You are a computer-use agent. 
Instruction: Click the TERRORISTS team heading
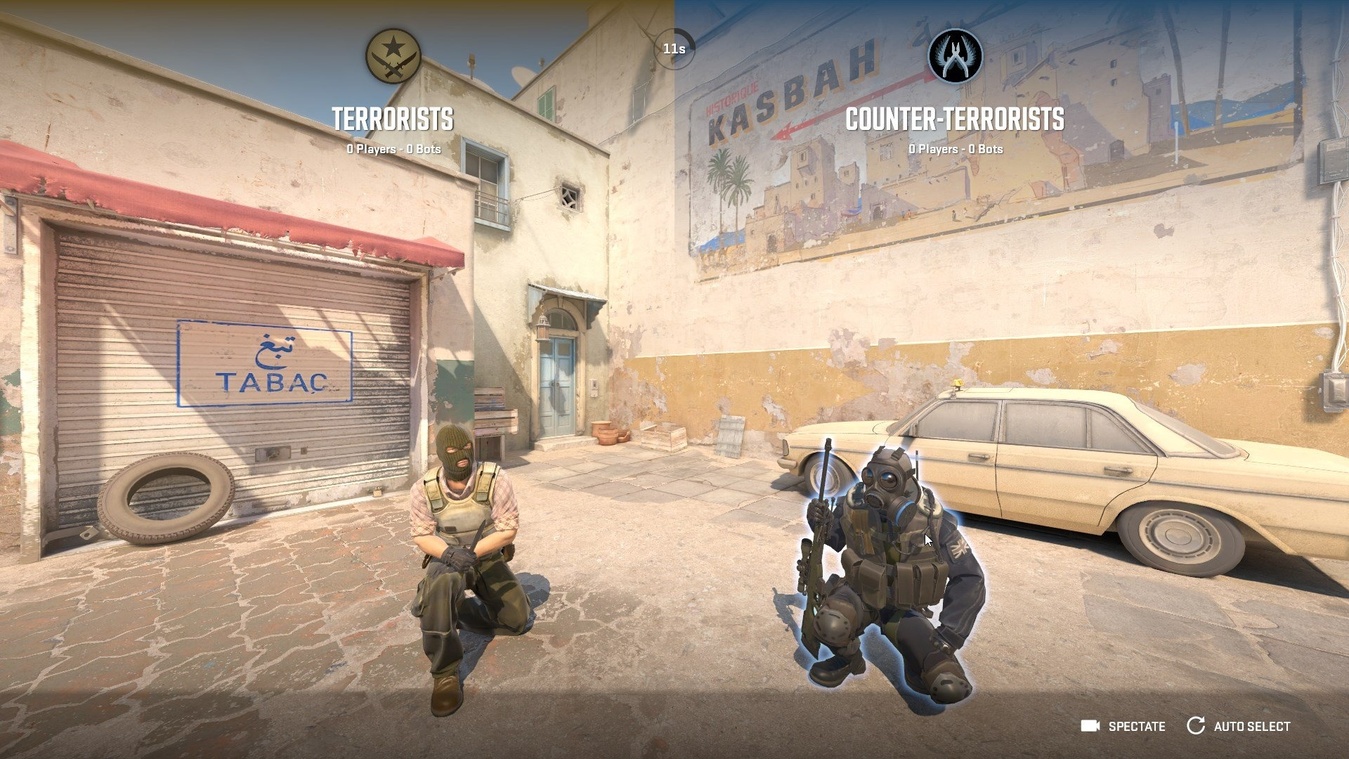pos(392,117)
